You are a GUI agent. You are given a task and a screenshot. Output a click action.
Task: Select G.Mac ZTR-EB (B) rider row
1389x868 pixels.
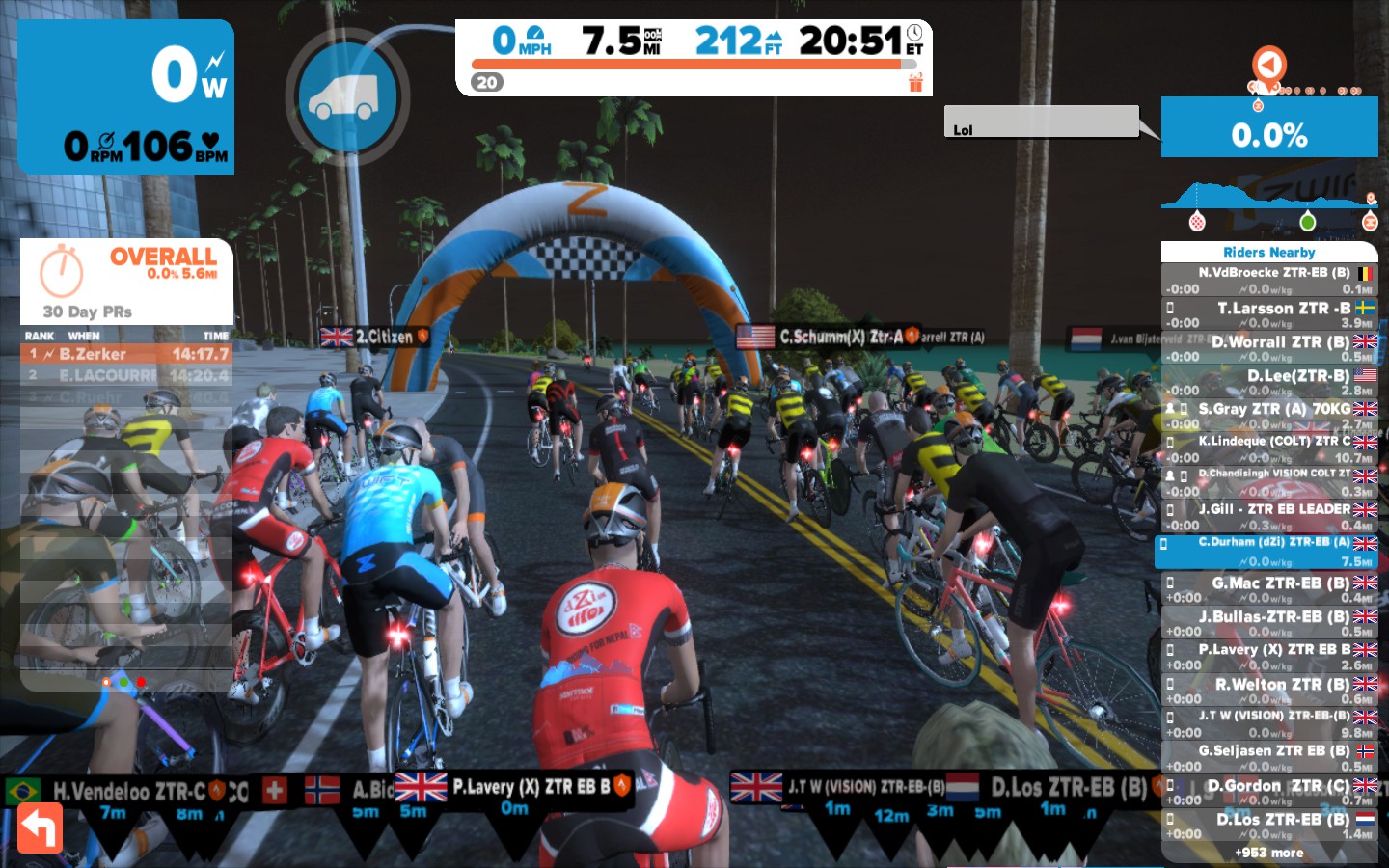1269,589
